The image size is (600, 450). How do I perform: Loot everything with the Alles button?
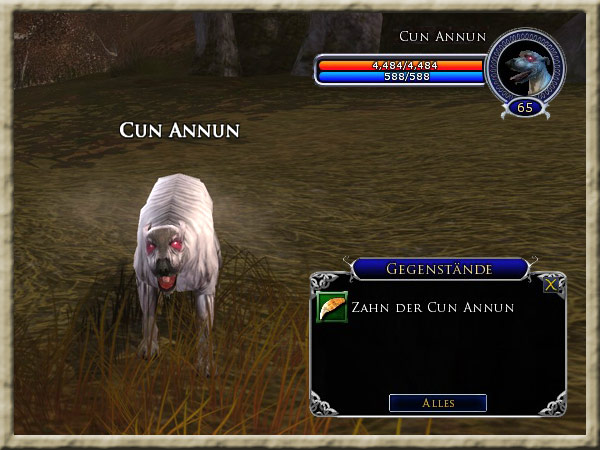pos(437,403)
